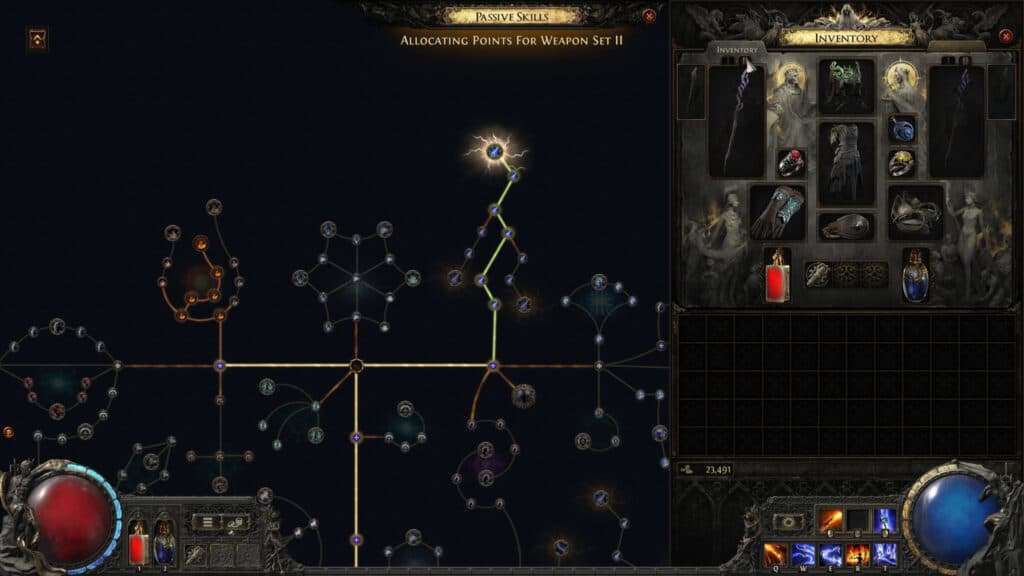Activate the Q fire skill
The height and width of the screenshot is (576, 1024).
[x=776, y=553]
